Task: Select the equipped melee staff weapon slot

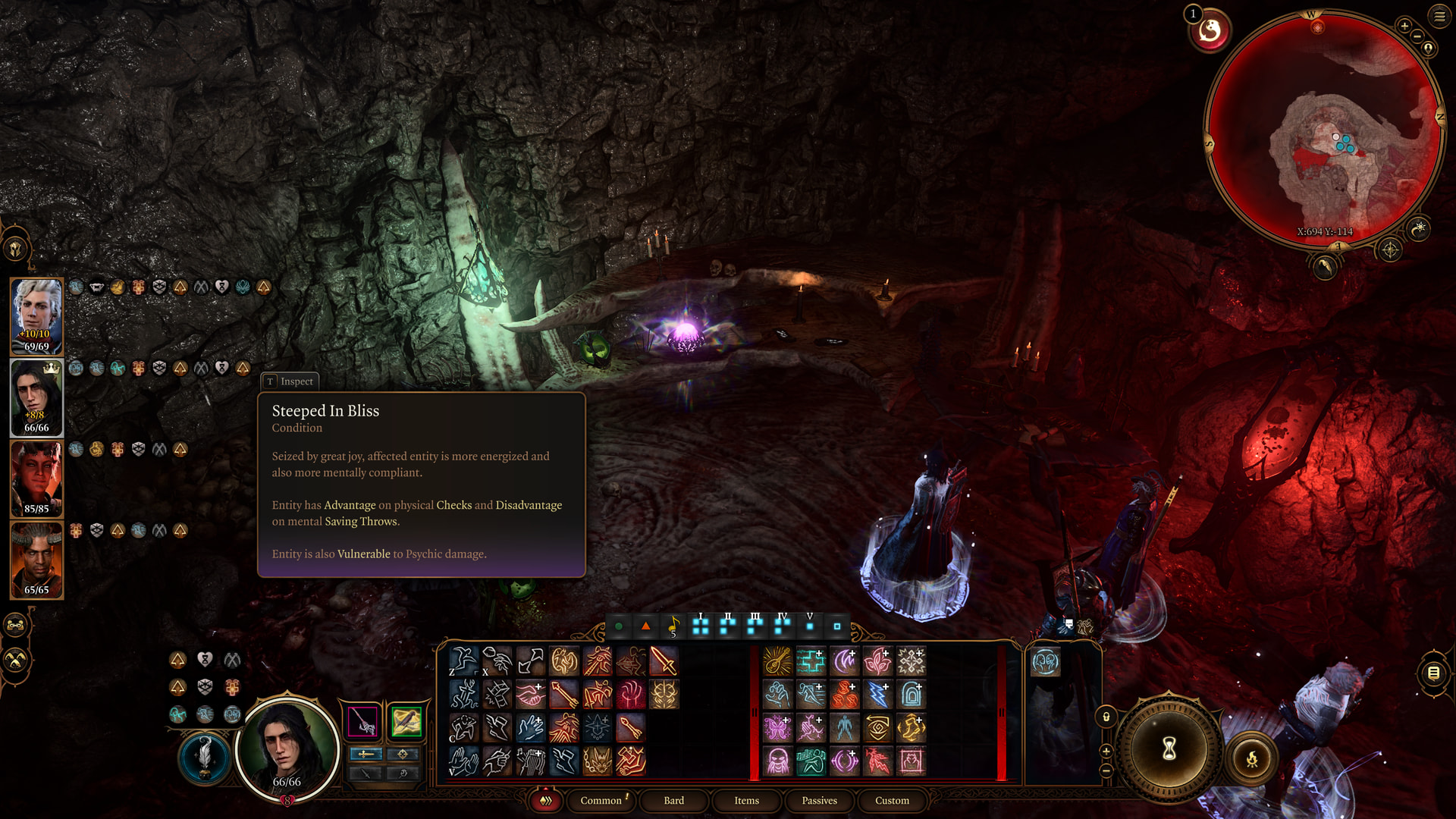Action: point(362,721)
